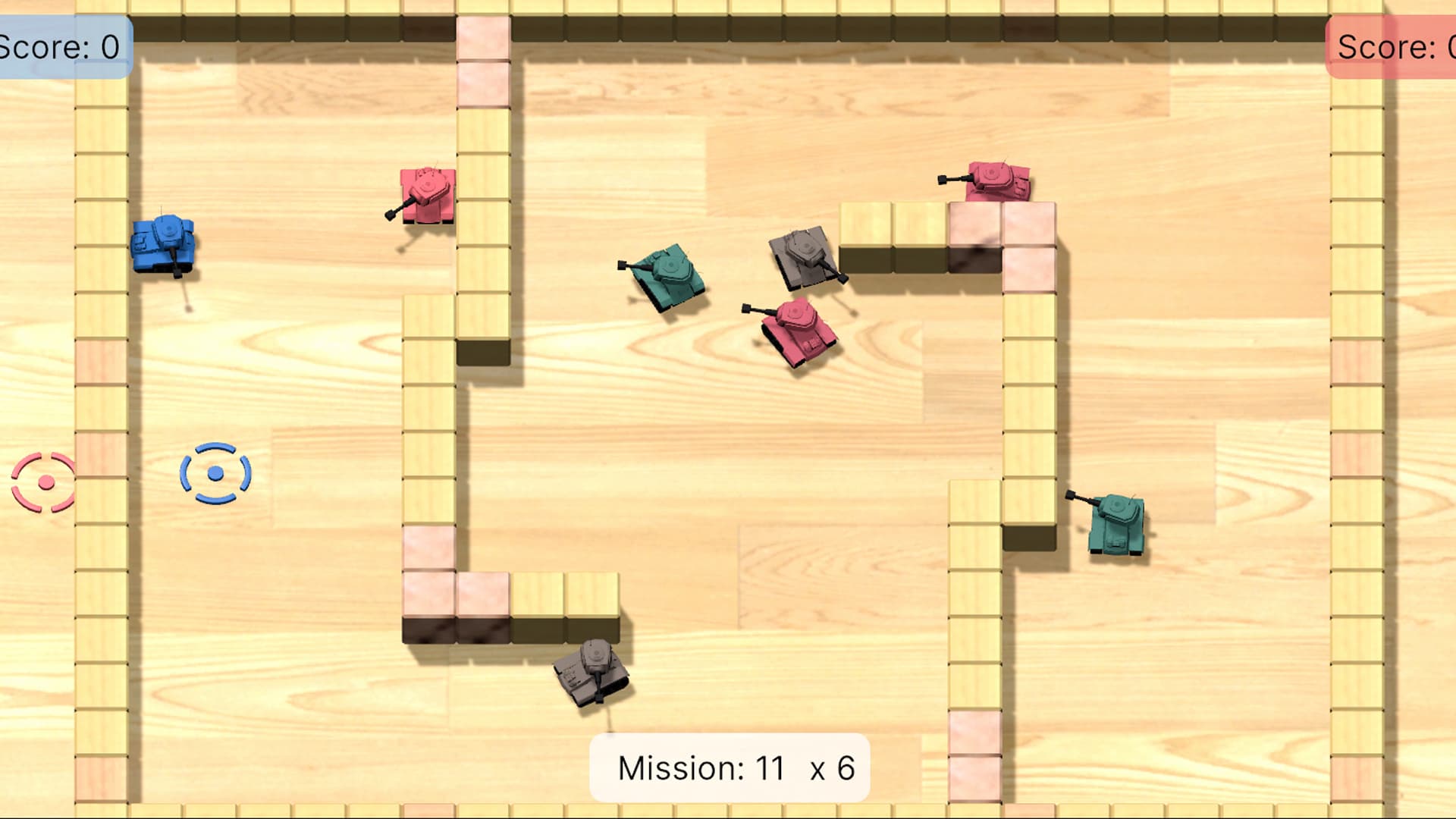Image resolution: width=1456 pixels, height=819 pixels.
Task: Open the Mission: 11 x 6 status banner
Action: [730, 767]
